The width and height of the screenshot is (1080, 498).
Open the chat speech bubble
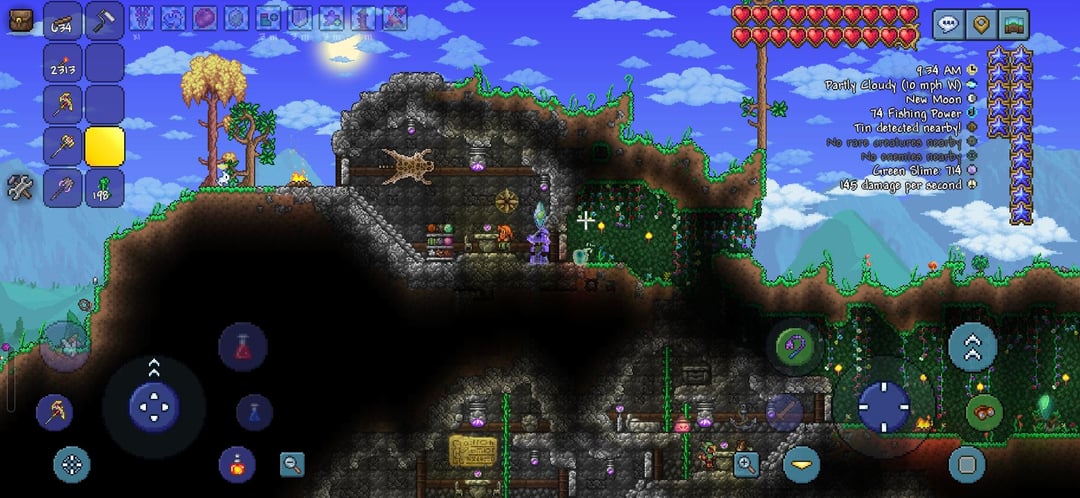[x=948, y=24]
